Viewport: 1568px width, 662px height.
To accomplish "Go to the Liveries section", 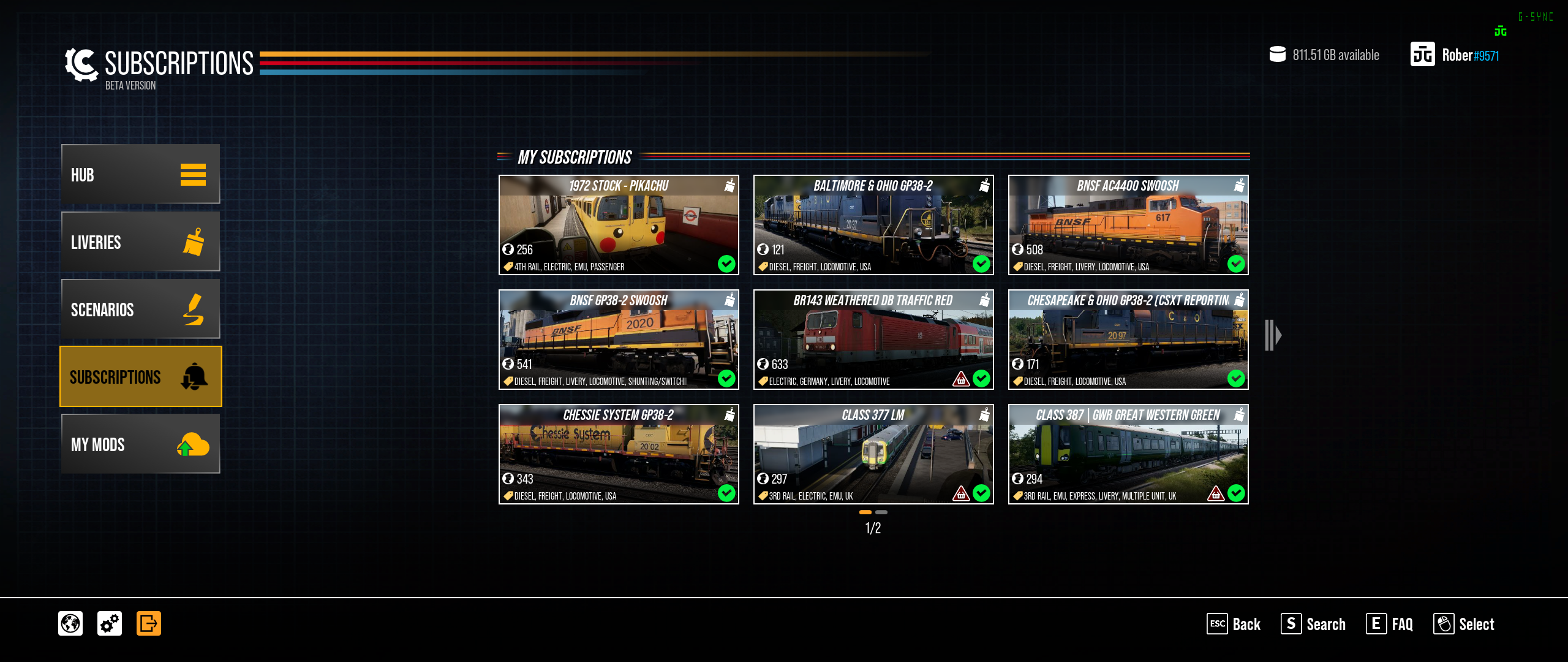I will [x=140, y=242].
